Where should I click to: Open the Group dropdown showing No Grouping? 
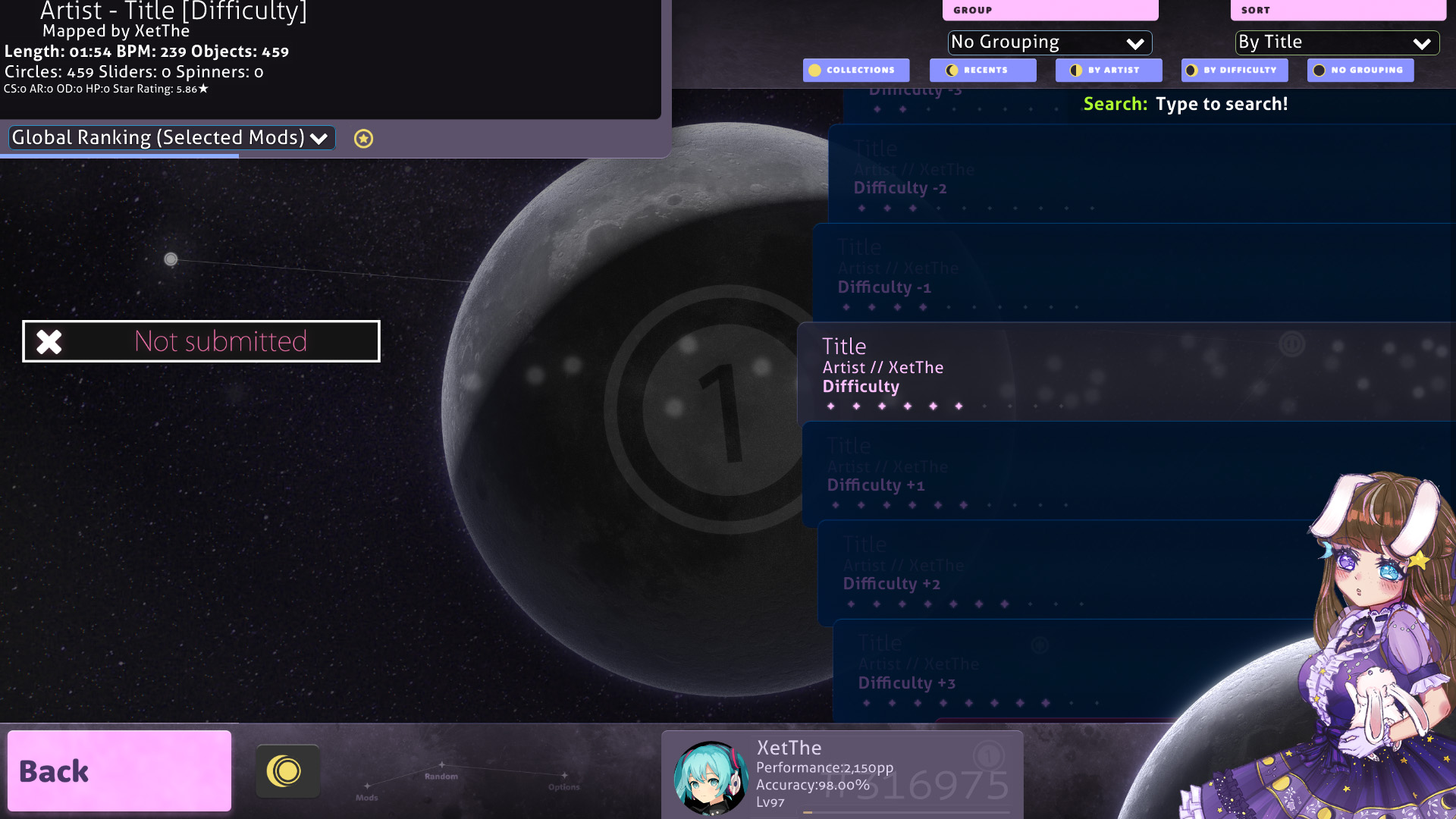[x=1050, y=42]
